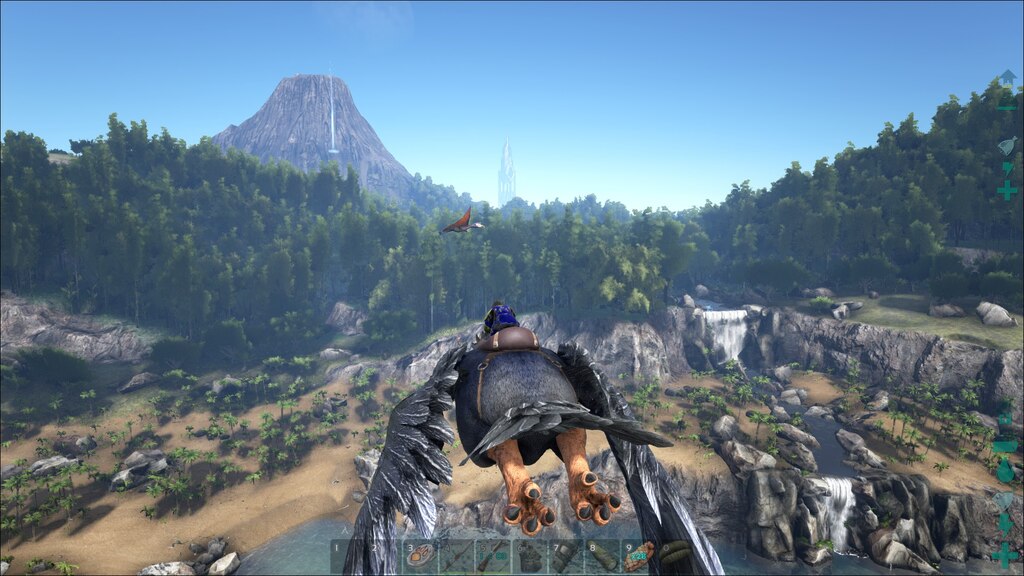
Task: Use the gray canister in slot 7
Action: pos(564,556)
